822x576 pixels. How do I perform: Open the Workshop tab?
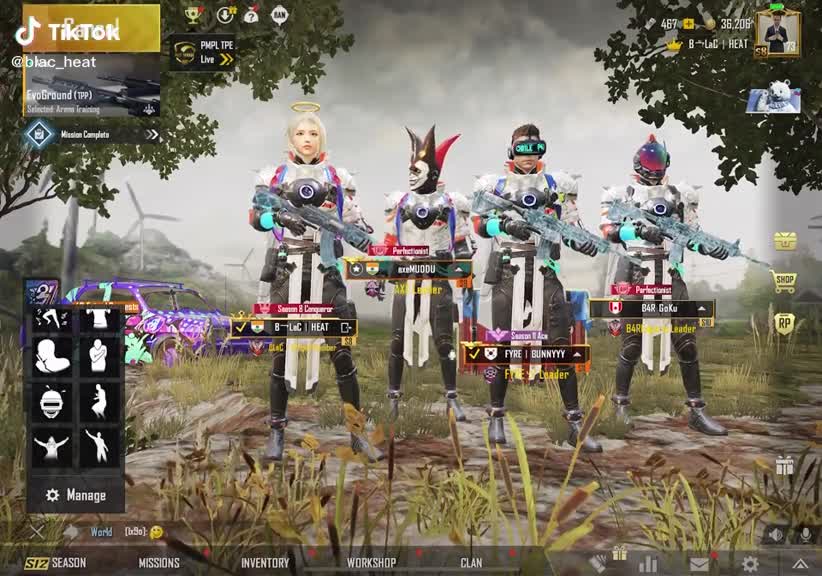tap(371, 563)
